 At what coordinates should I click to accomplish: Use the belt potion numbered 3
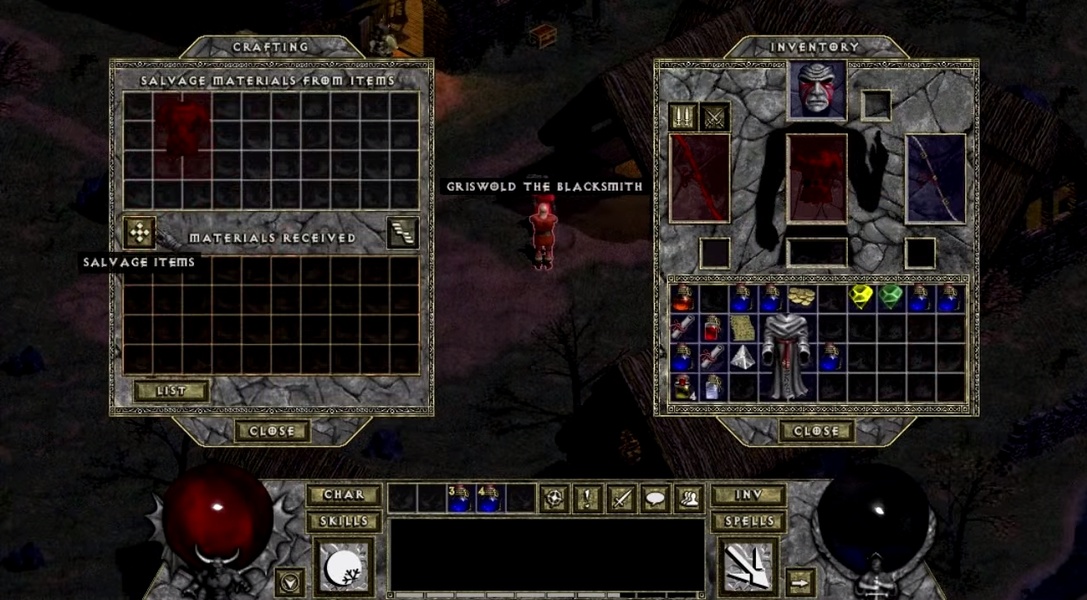pyautogui.click(x=460, y=497)
